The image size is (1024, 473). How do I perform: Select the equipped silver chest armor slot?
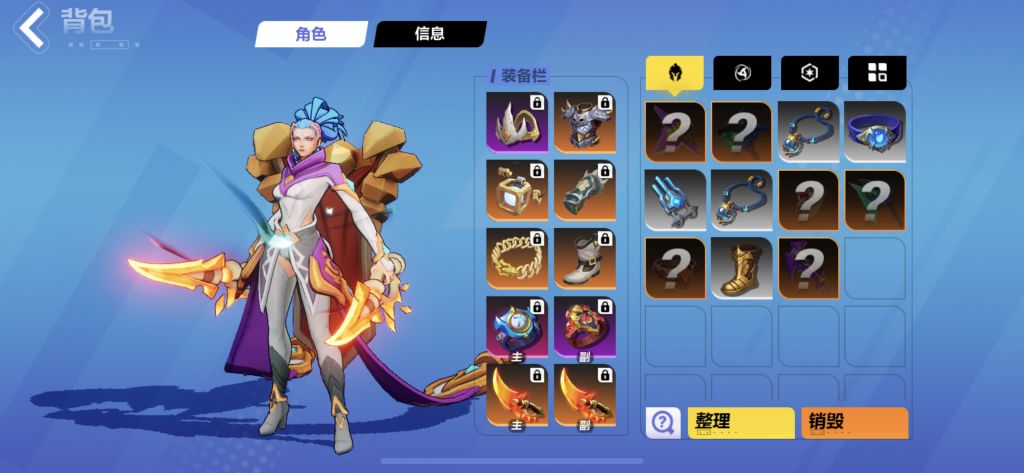(584, 121)
